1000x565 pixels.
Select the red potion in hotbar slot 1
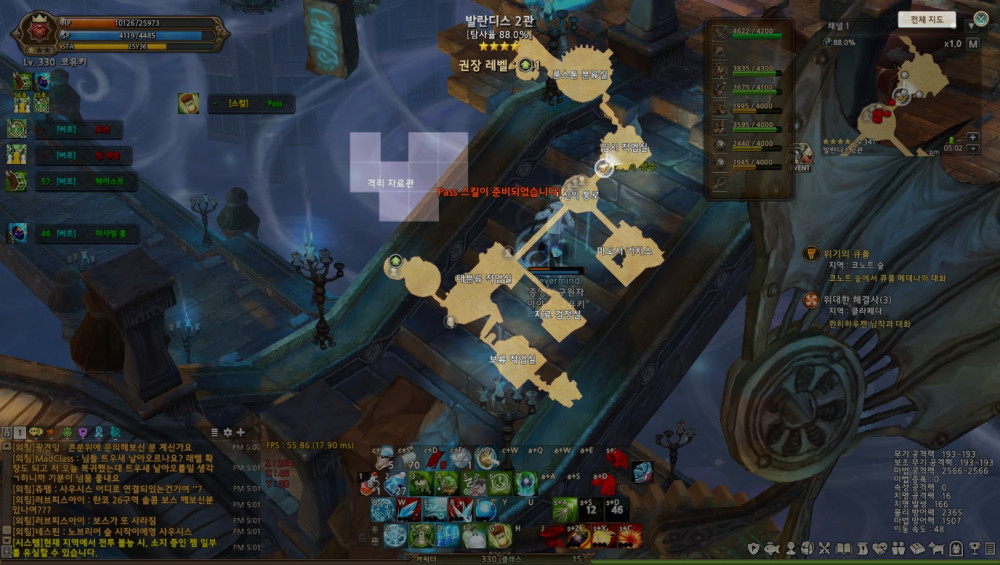tap(370, 482)
